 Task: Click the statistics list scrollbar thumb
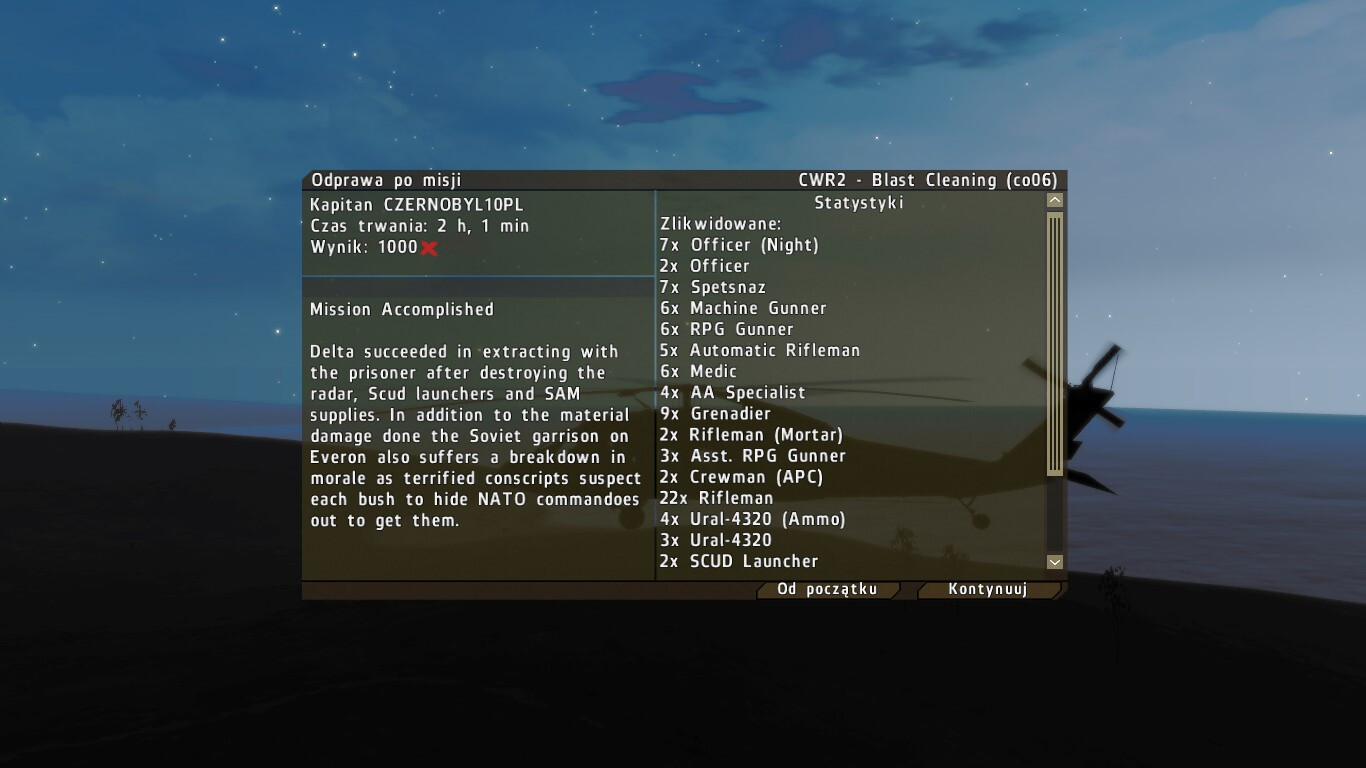pyautogui.click(x=1054, y=343)
